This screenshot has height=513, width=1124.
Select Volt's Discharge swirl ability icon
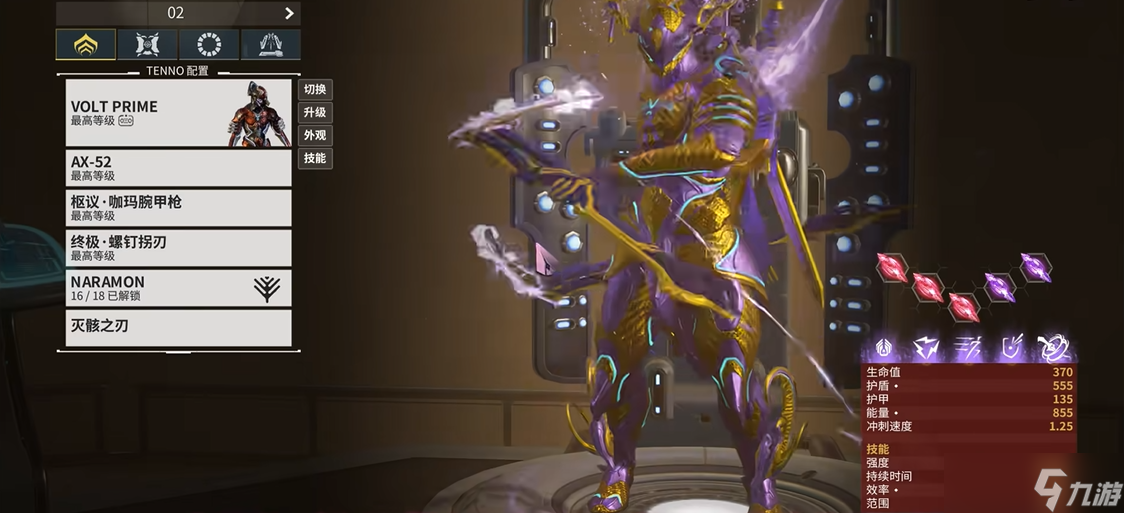pos(1054,348)
